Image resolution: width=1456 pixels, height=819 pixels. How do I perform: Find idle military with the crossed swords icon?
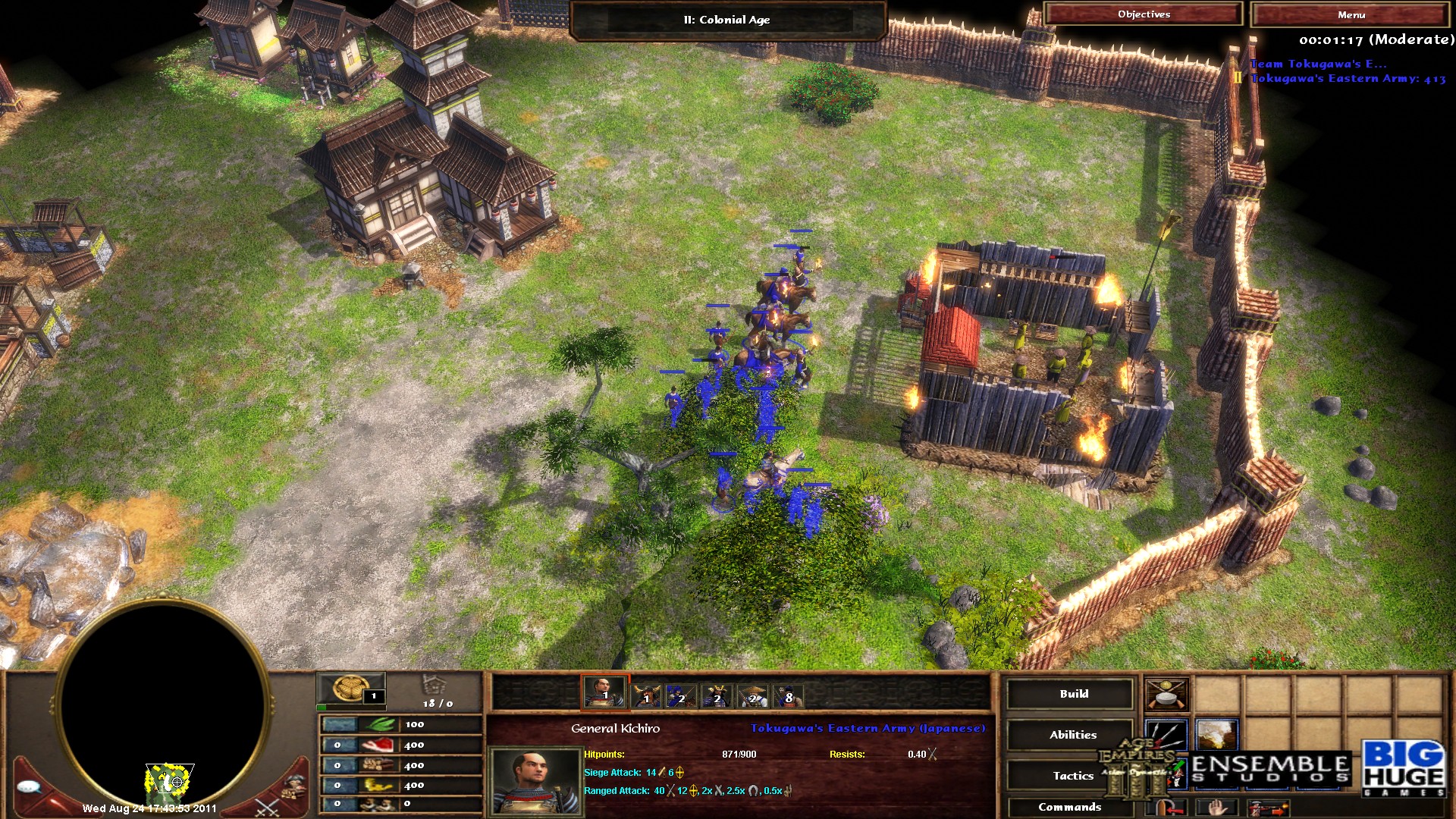tap(268, 808)
